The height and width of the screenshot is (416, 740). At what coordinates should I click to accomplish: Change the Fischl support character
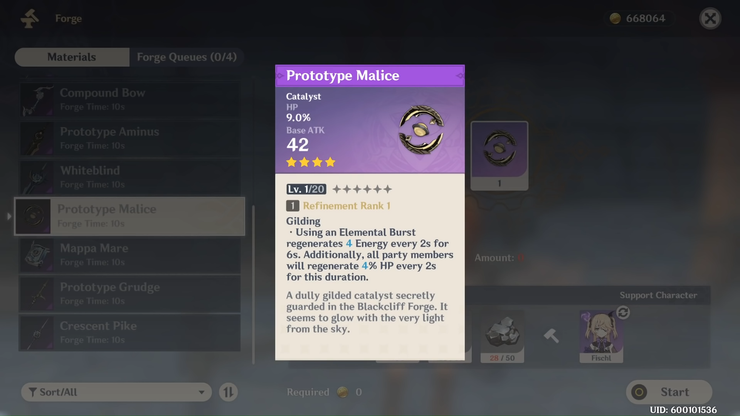click(622, 313)
